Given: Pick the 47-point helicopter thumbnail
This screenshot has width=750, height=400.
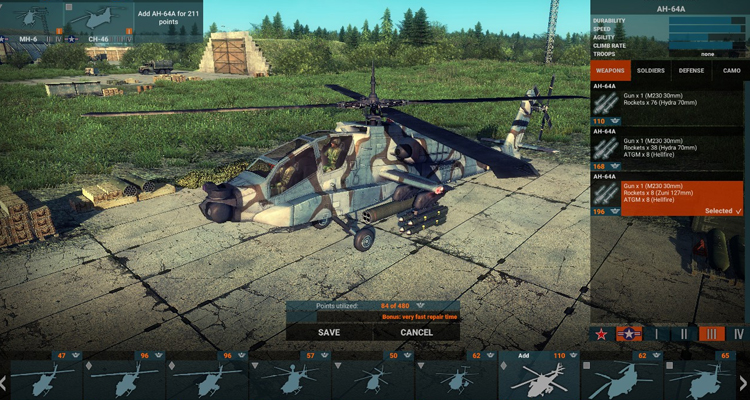Looking at the screenshot, I should click(41, 377).
